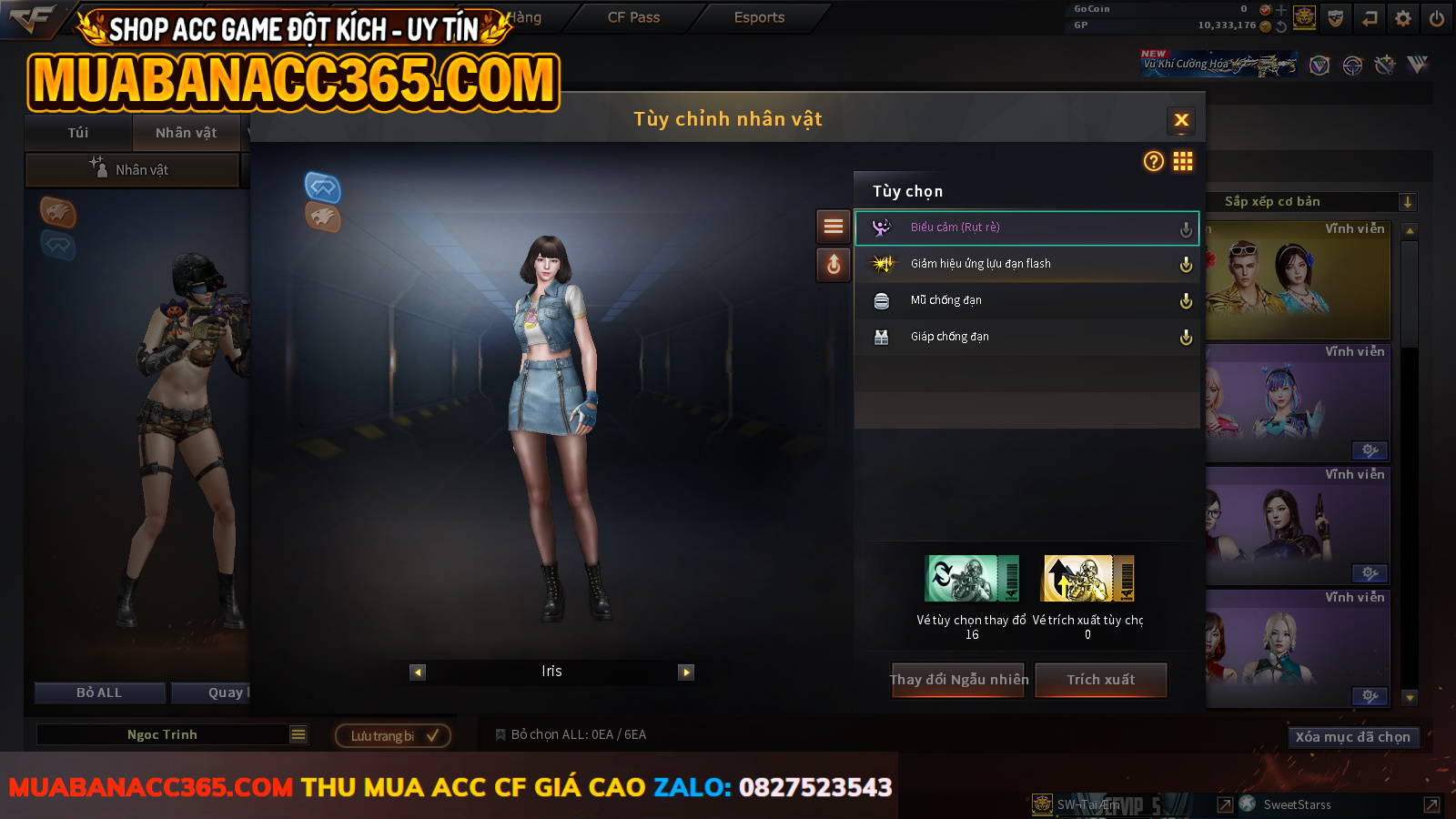Select Giảm hiệu ứng lựu đạn flash option
The width and height of the screenshot is (1456, 819).
[1026, 264]
